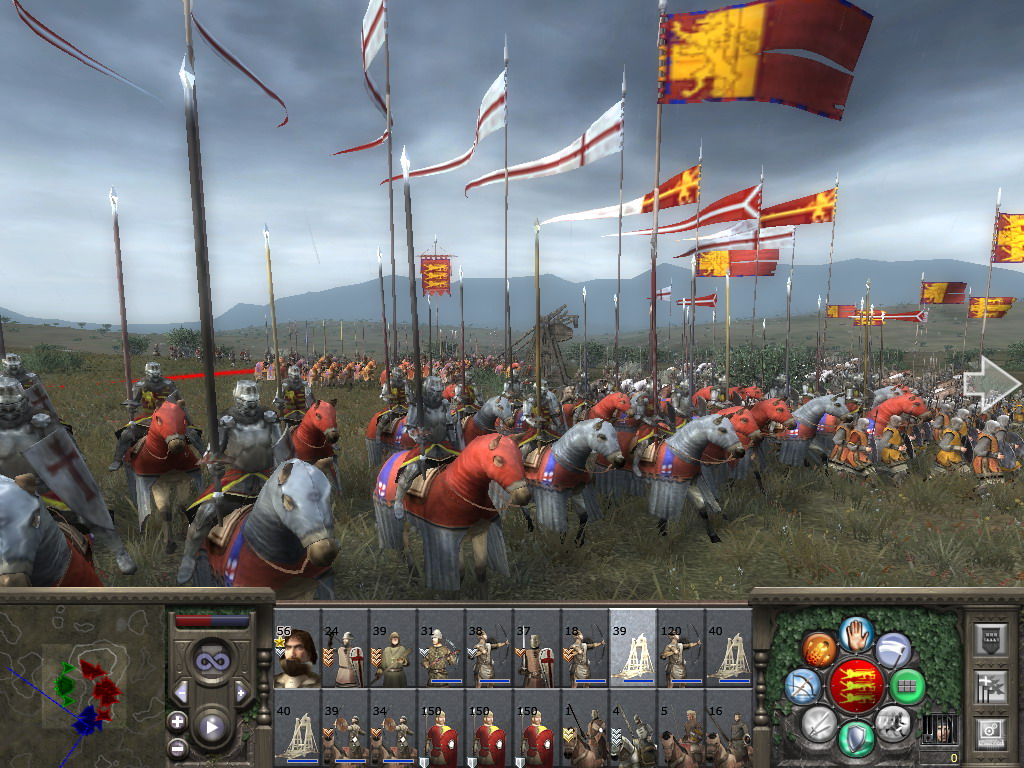
Task: Click the halt order hand icon
Action: pyautogui.click(x=856, y=634)
